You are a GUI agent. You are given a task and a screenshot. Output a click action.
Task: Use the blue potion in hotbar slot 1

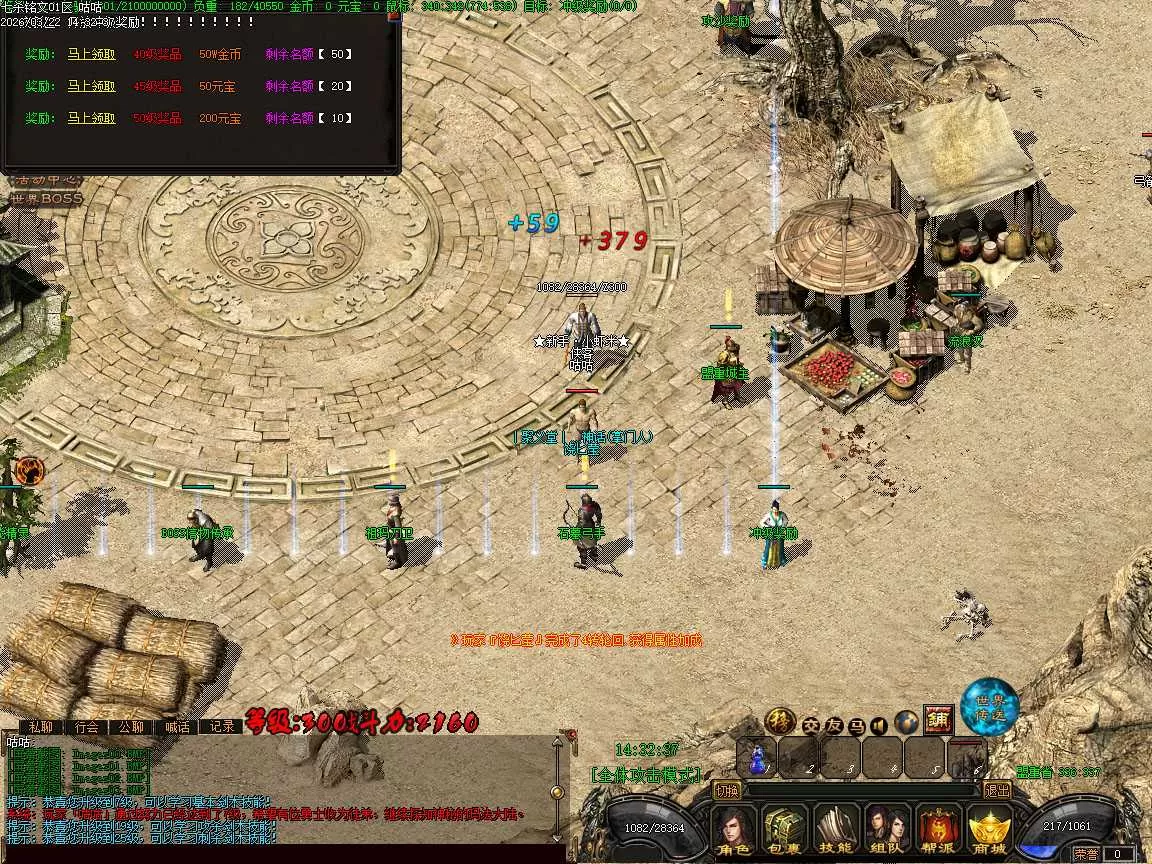pos(757,757)
